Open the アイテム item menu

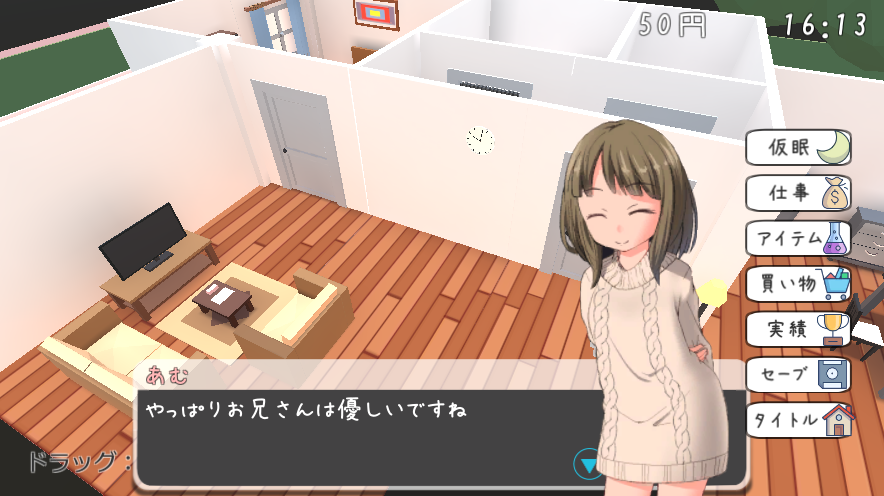pos(797,238)
